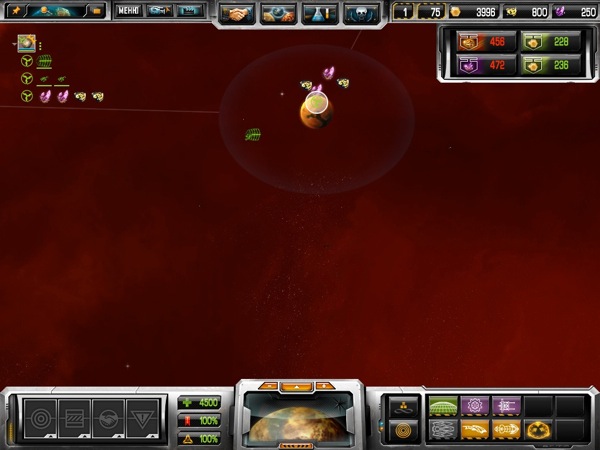Open the pirate skull screen
Image resolution: width=600 pixels, height=450 pixels.
[360, 13]
